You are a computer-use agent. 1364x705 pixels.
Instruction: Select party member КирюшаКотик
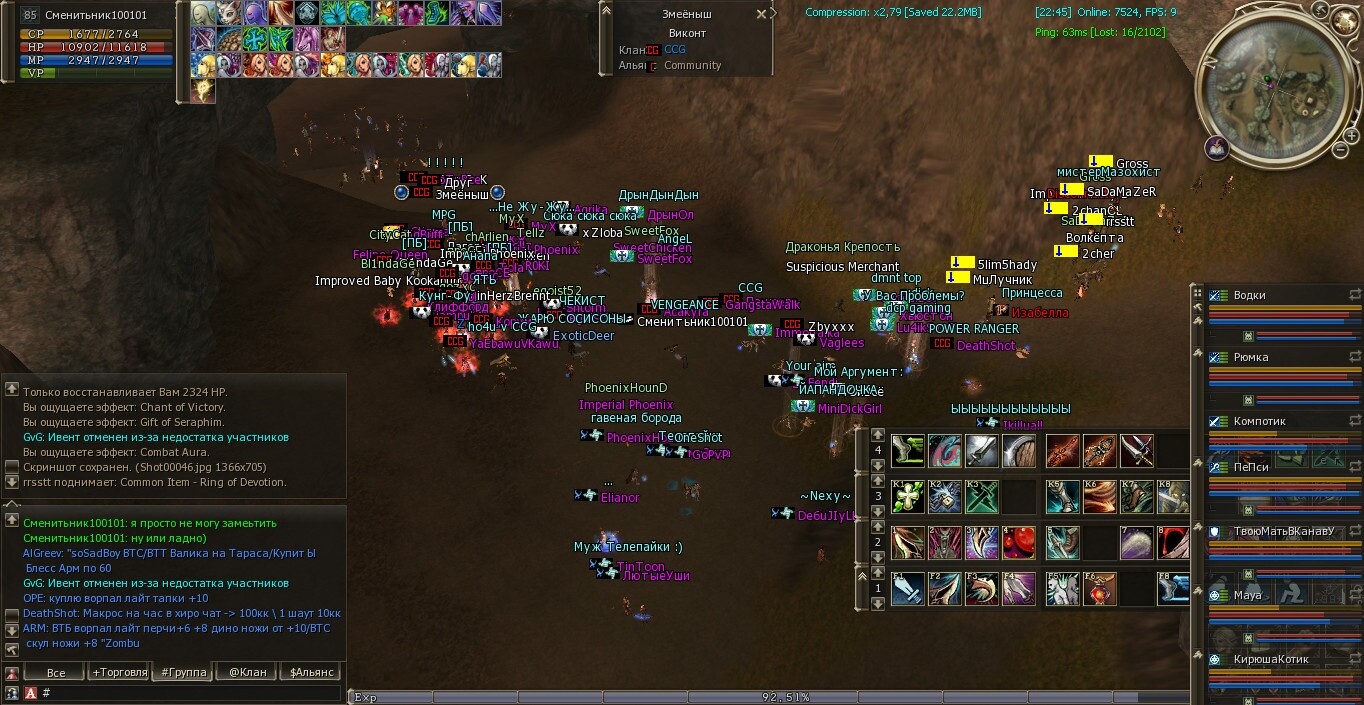point(1270,660)
